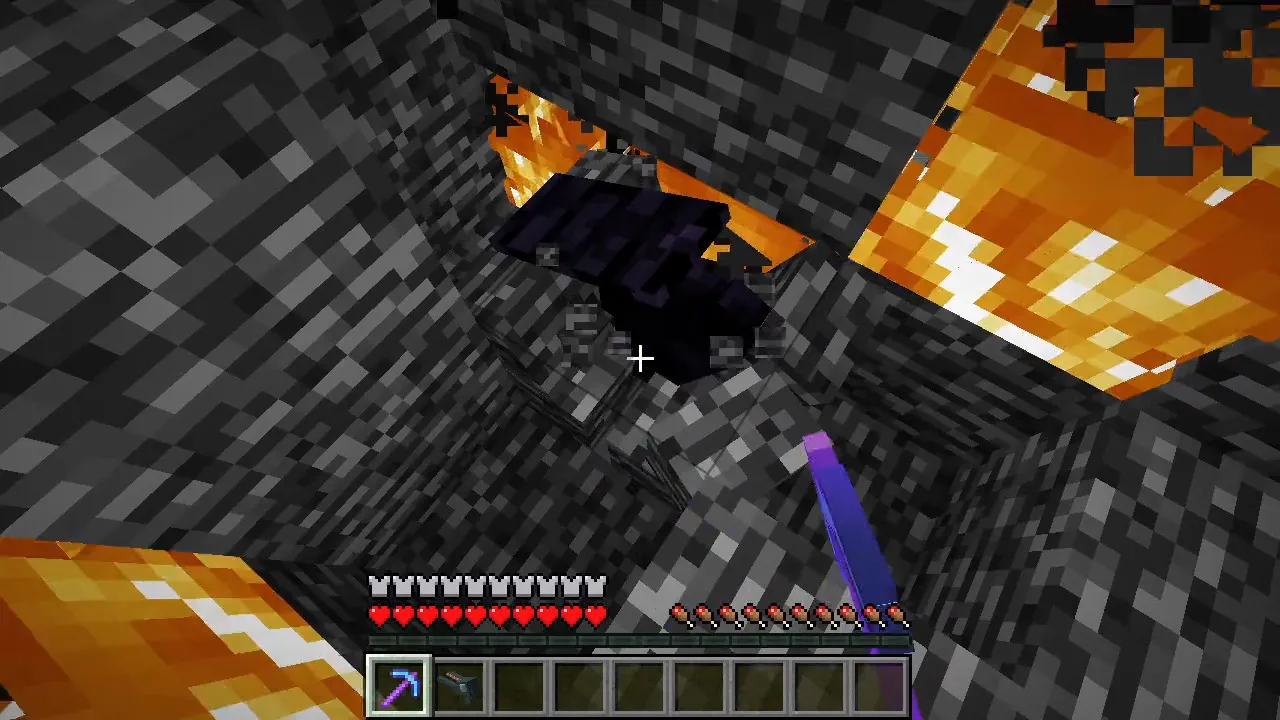The image size is (1280, 720).
Task: Click the first armor chestplate icon
Action: point(380,586)
